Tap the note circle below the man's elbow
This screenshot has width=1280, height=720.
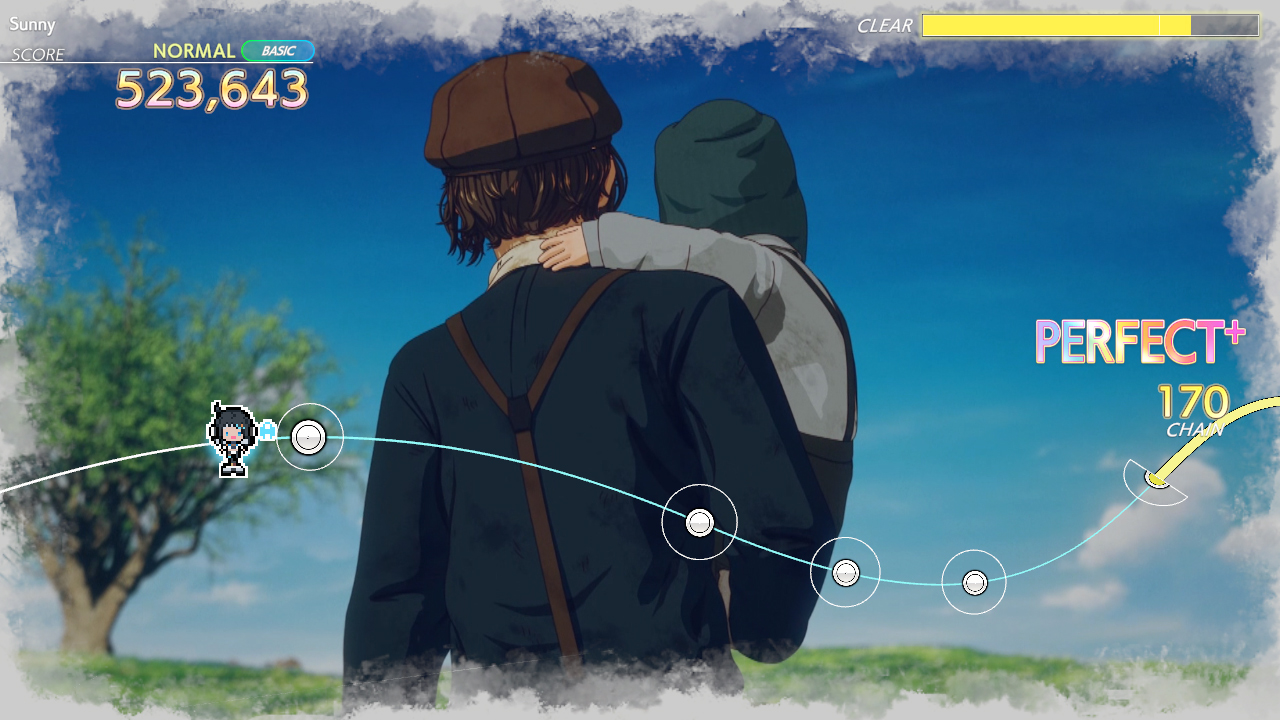pyautogui.click(x=845, y=571)
